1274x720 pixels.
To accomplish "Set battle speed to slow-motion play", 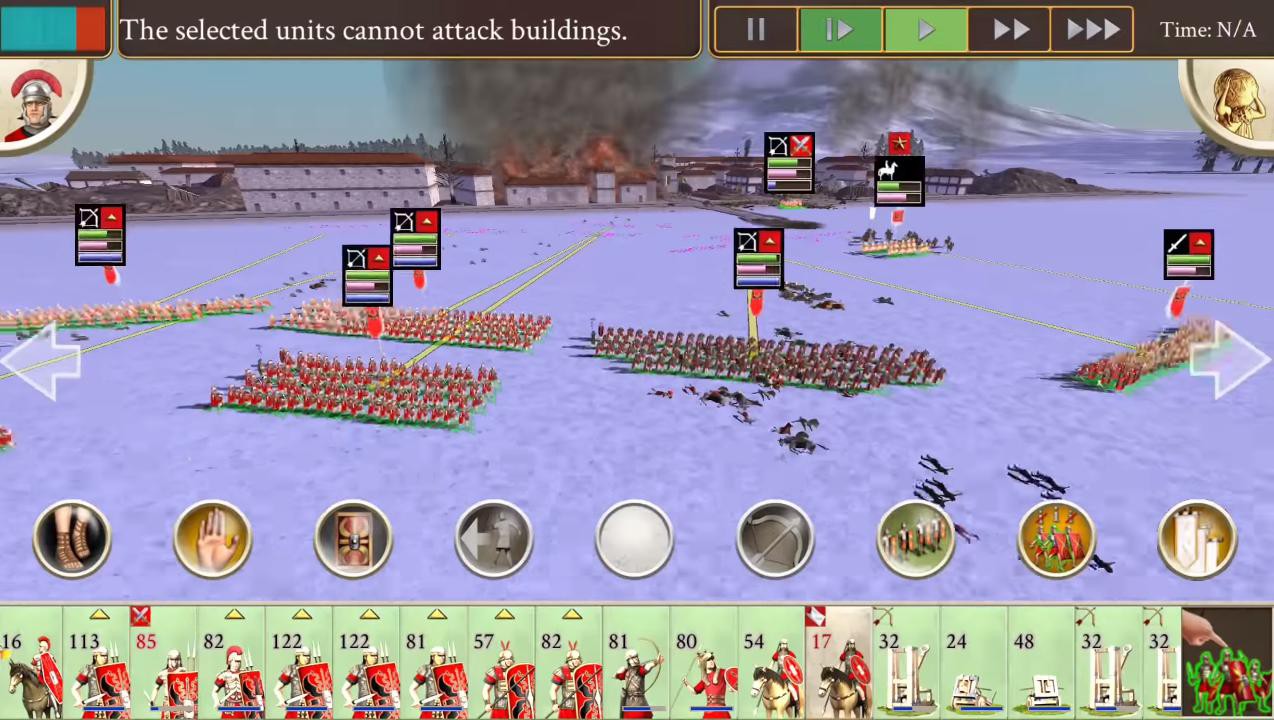I will (840, 30).
